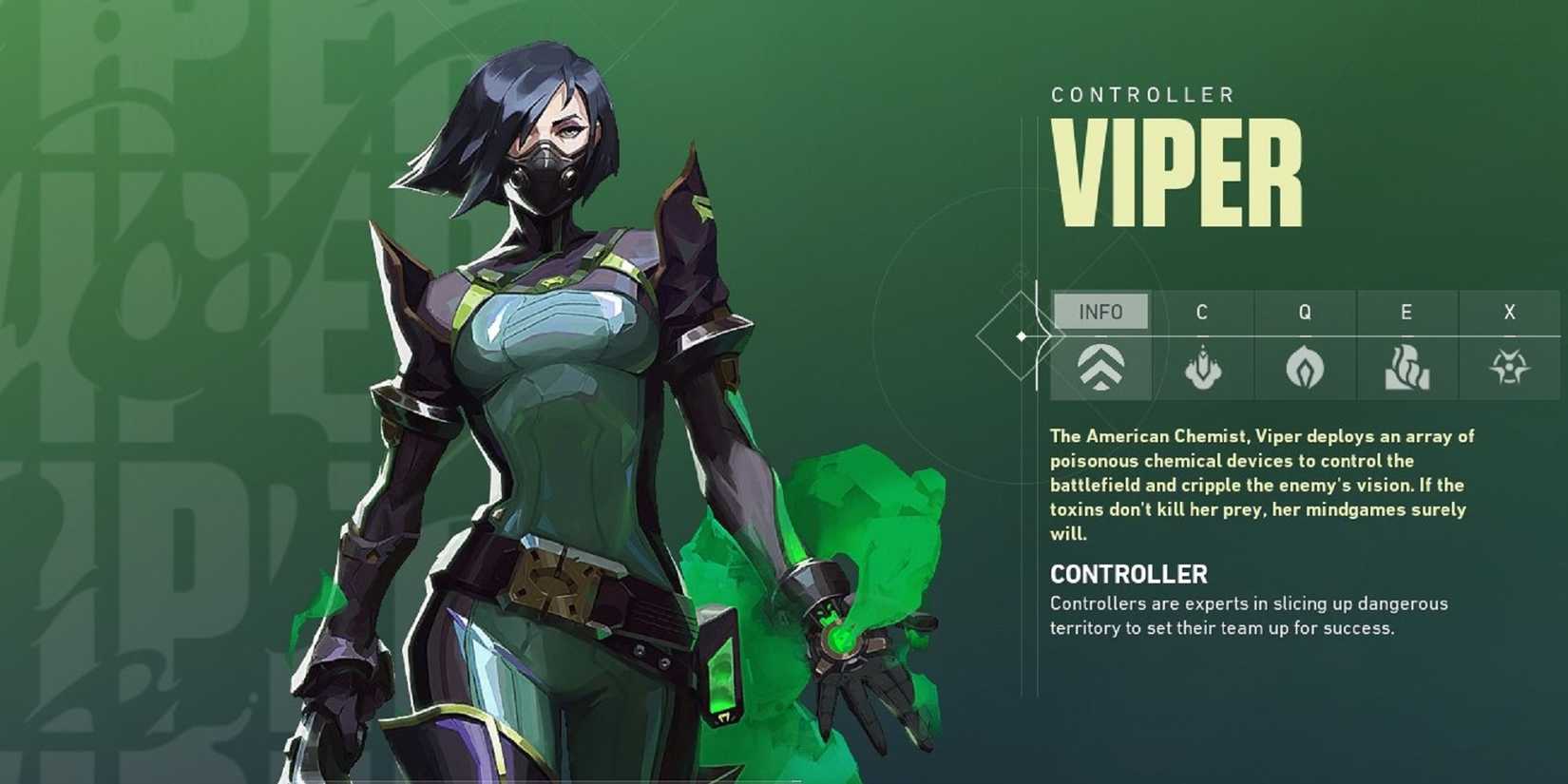Viewport: 1568px width, 784px height.
Task: Select the Toxic Screen ability icon
Action: [1406, 369]
